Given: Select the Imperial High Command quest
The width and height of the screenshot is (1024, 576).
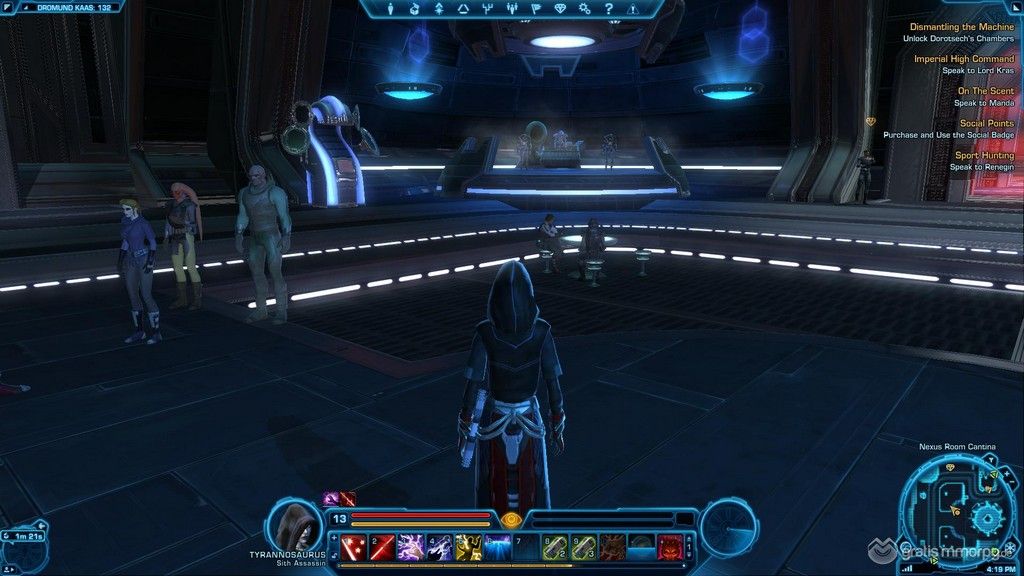Looking at the screenshot, I should click(x=963, y=59).
